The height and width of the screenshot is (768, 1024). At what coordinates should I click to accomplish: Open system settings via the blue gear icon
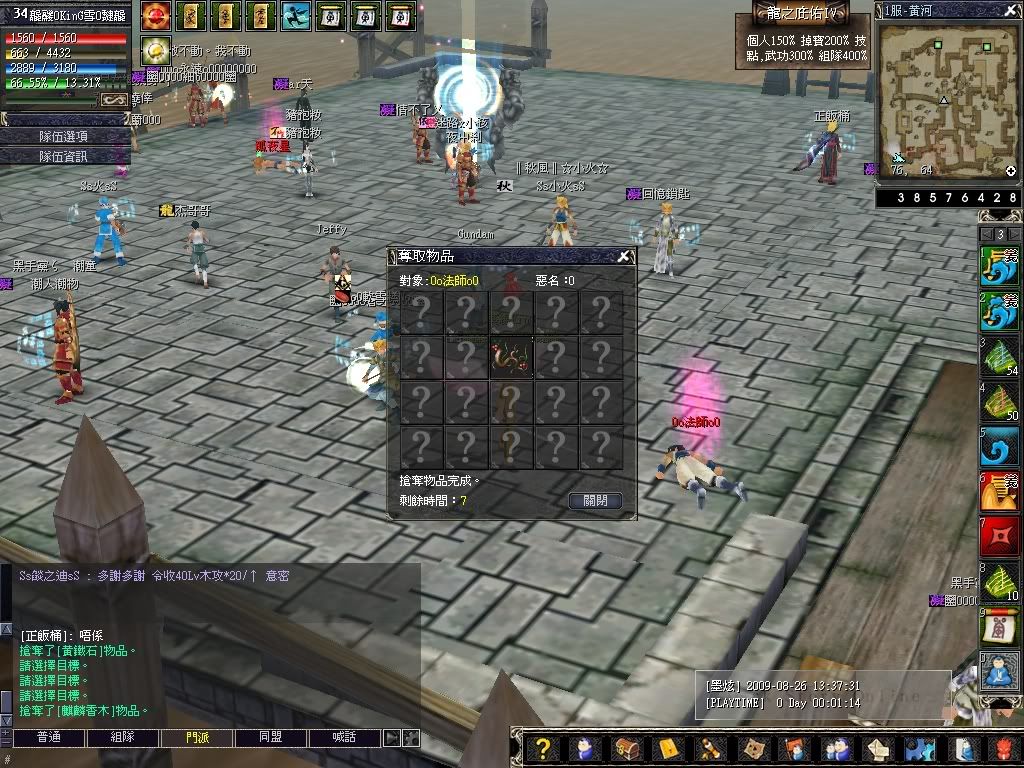[919, 748]
